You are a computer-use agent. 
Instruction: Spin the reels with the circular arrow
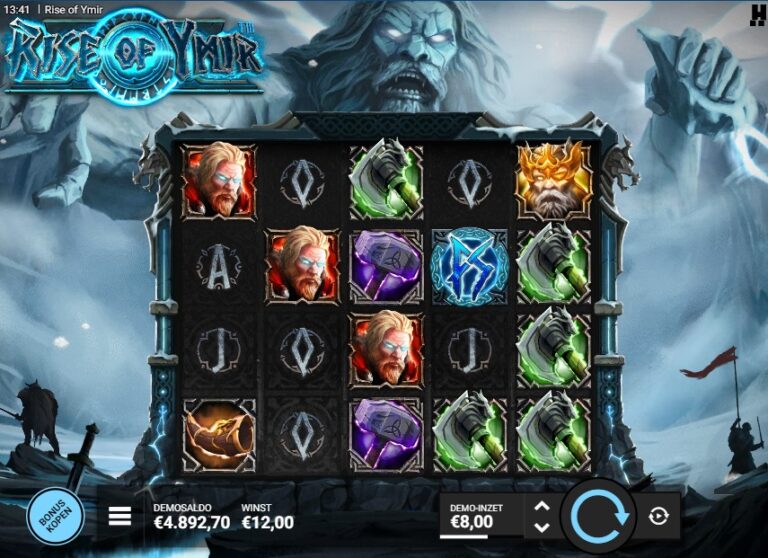pyautogui.click(x=598, y=516)
